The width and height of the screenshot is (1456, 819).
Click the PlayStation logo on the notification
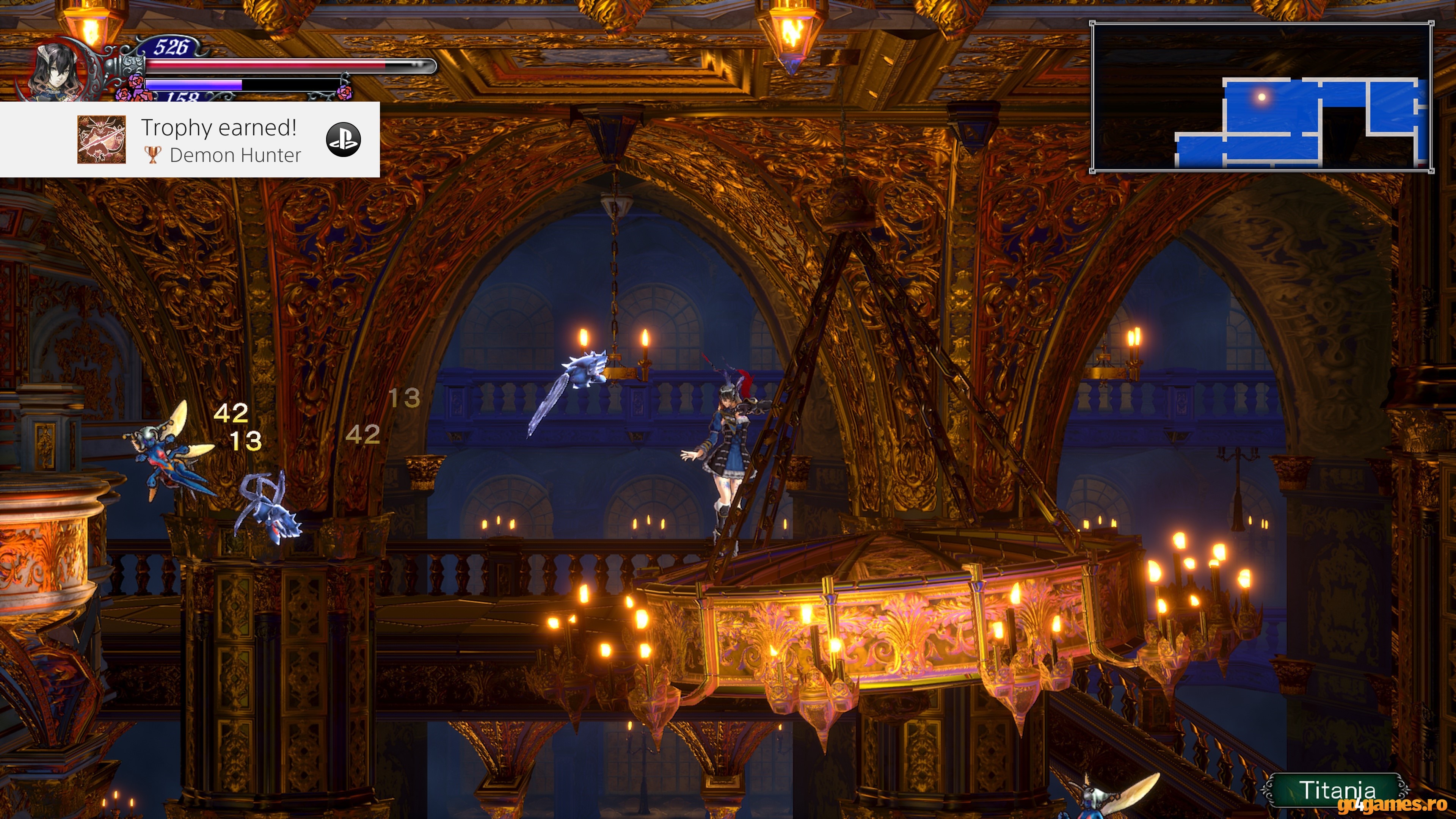[343, 140]
